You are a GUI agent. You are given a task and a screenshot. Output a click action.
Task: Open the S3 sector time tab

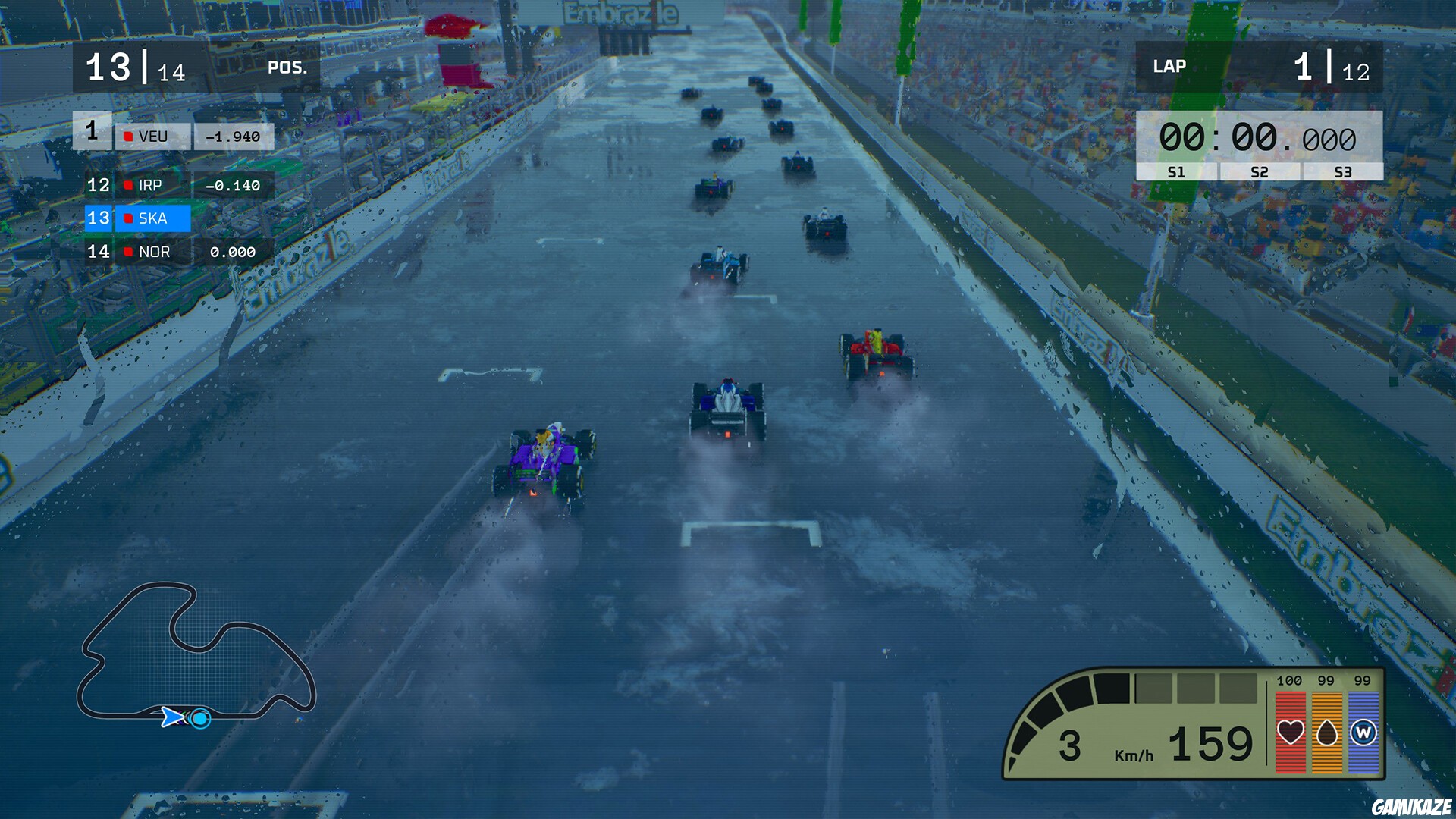[x=1341, y=172]
